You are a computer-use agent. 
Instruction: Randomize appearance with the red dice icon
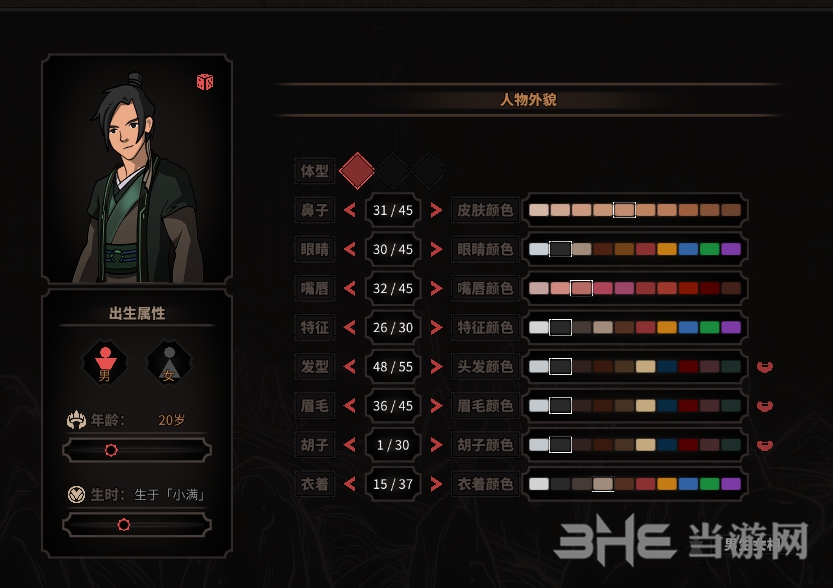(205, 82)
